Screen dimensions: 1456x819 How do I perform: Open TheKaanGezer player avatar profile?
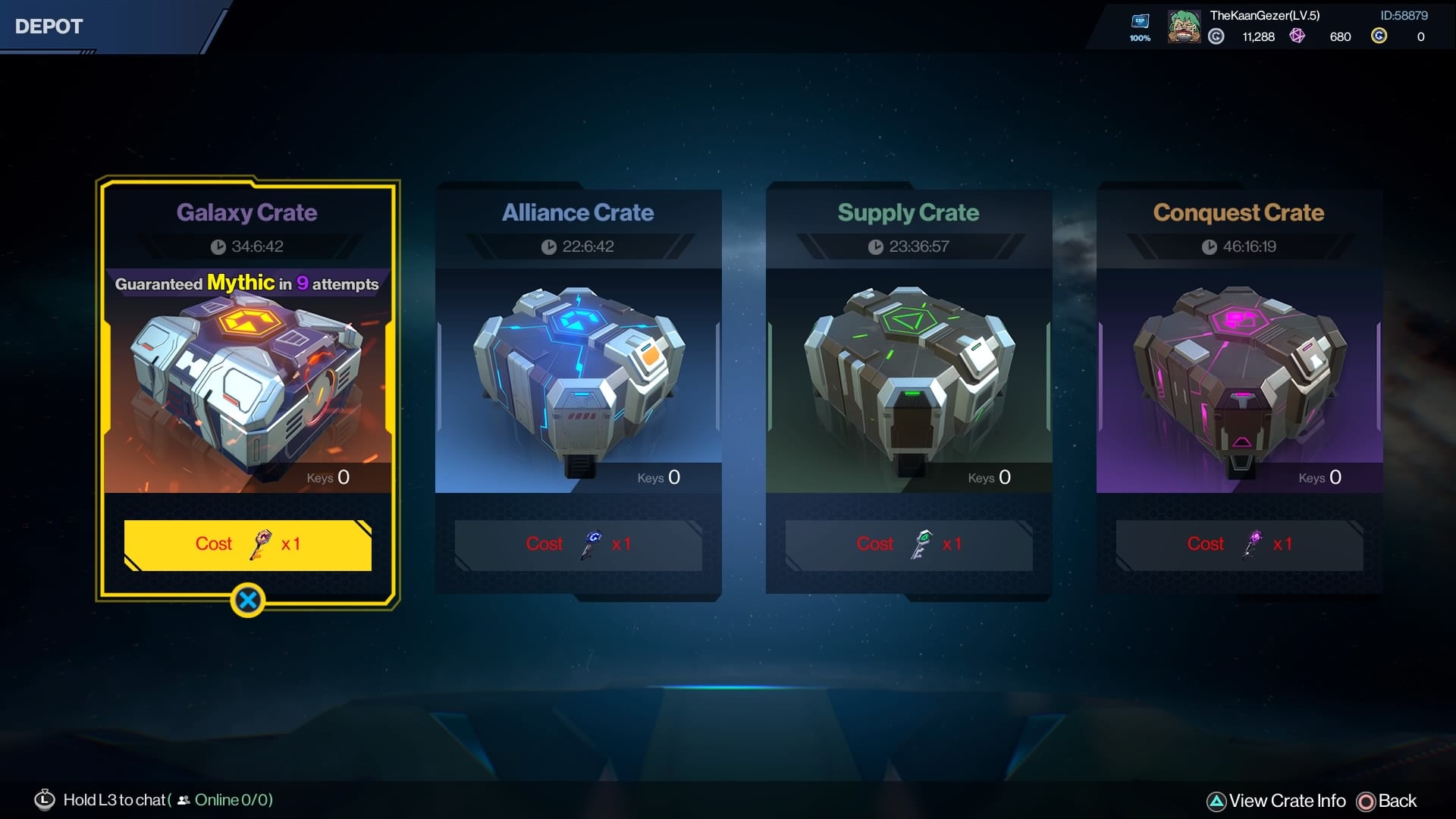click(1183, 27)
